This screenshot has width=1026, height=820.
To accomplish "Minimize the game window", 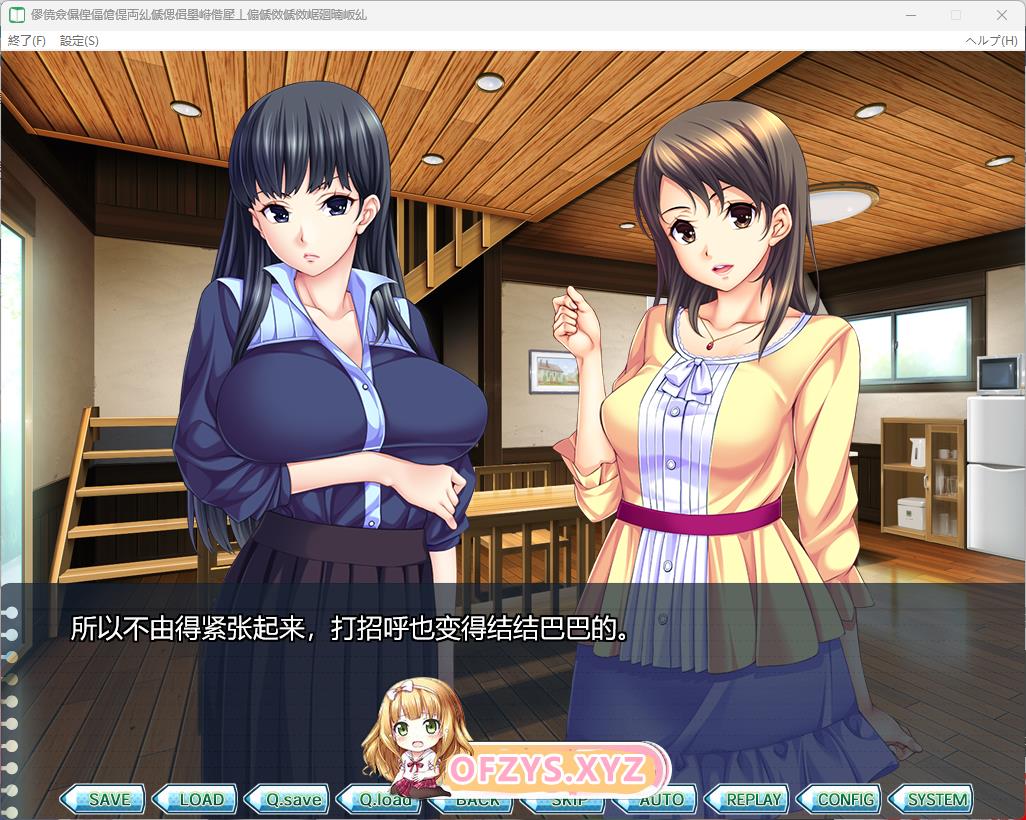I will pos(910,15).
